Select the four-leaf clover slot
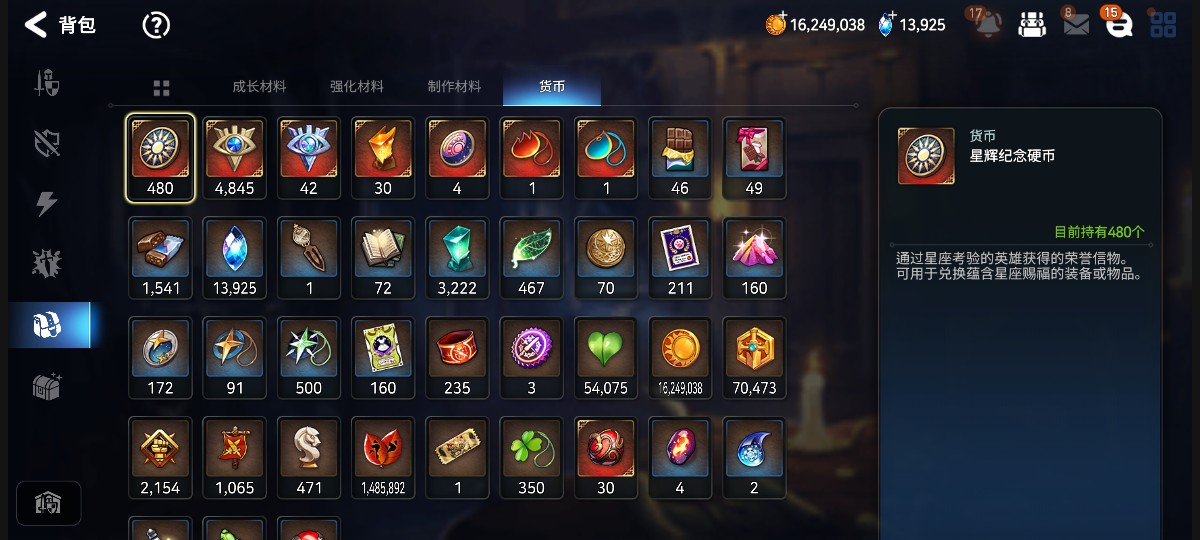 (532, 458)
